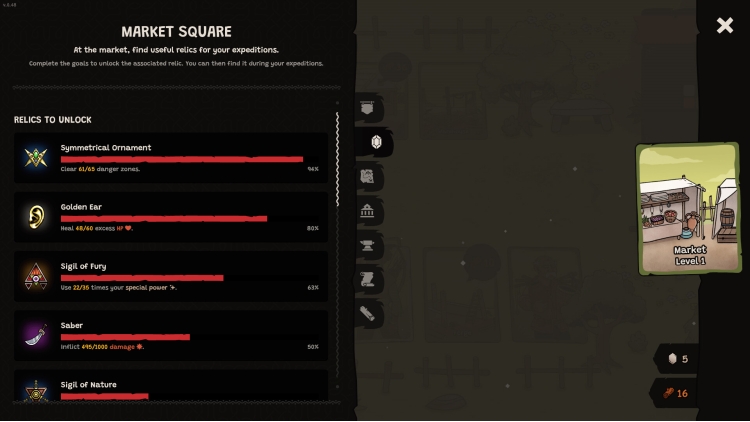The height and width of the screenshot is (422, 750).
Task: Select the Symmetrical Ornament relic row
Action: [x=171, y=158]
